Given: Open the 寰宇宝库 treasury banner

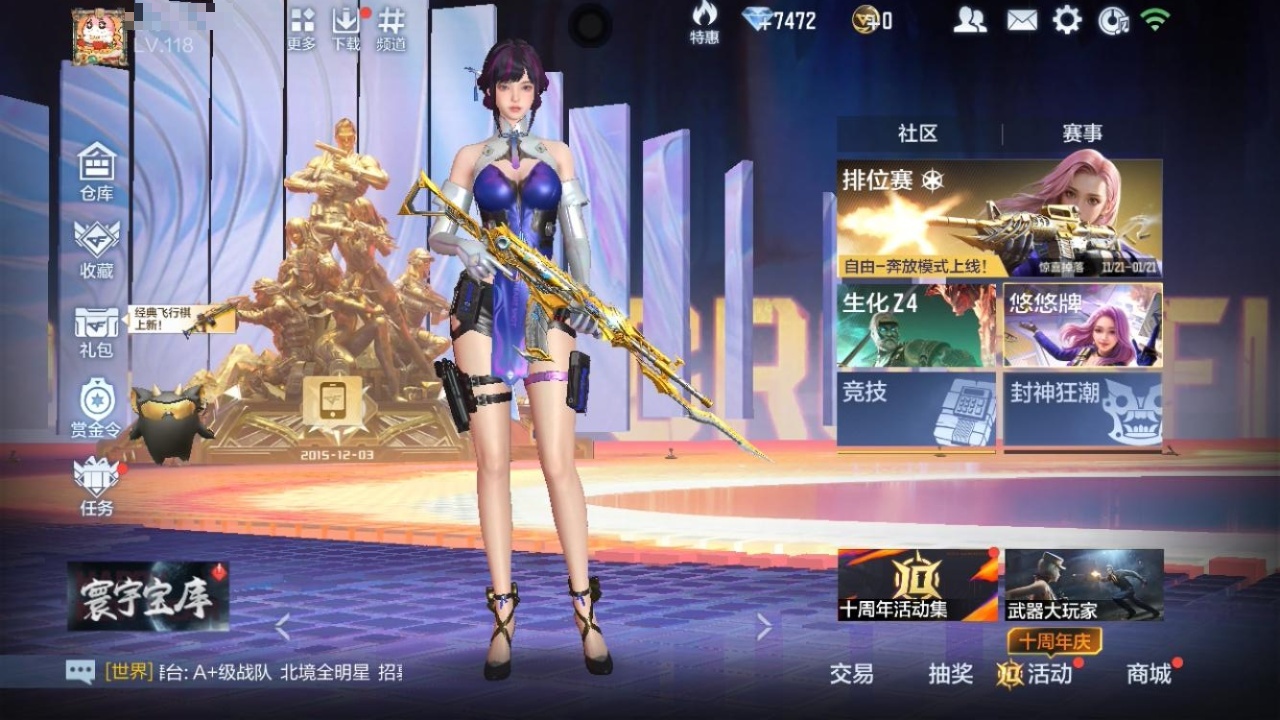Looking at the screenshot, I should tap(148, 596).
